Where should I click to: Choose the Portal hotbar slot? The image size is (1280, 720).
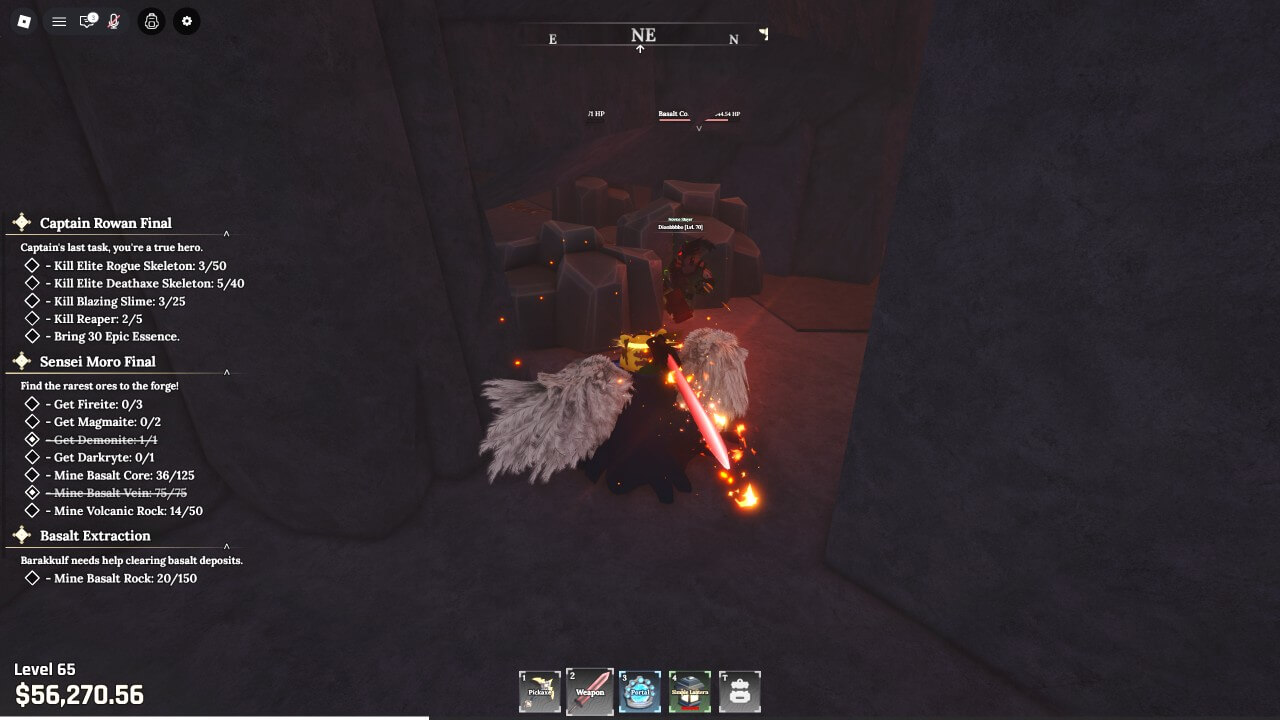tap(640, 691)
